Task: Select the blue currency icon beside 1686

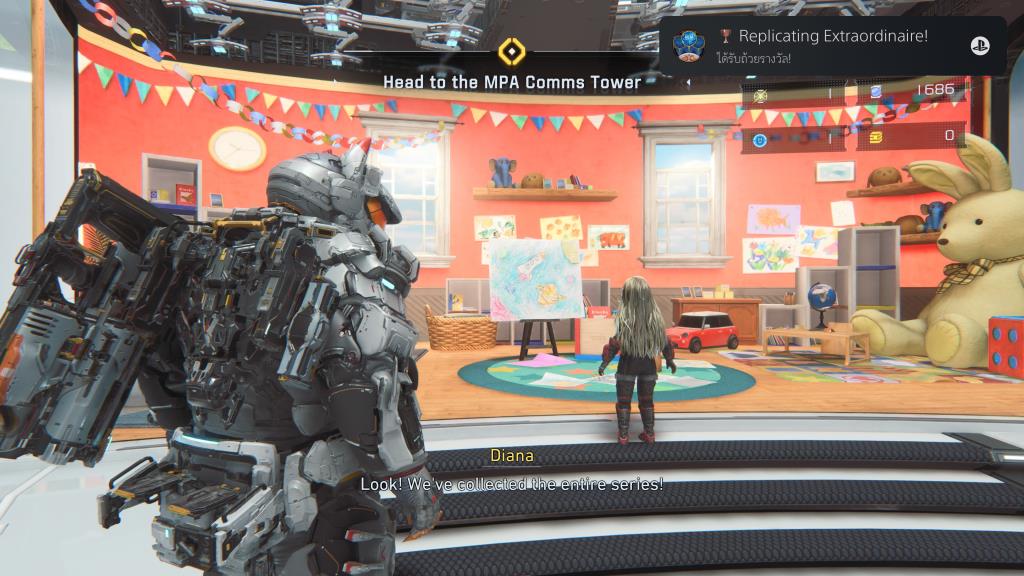Action: point(875,92)
